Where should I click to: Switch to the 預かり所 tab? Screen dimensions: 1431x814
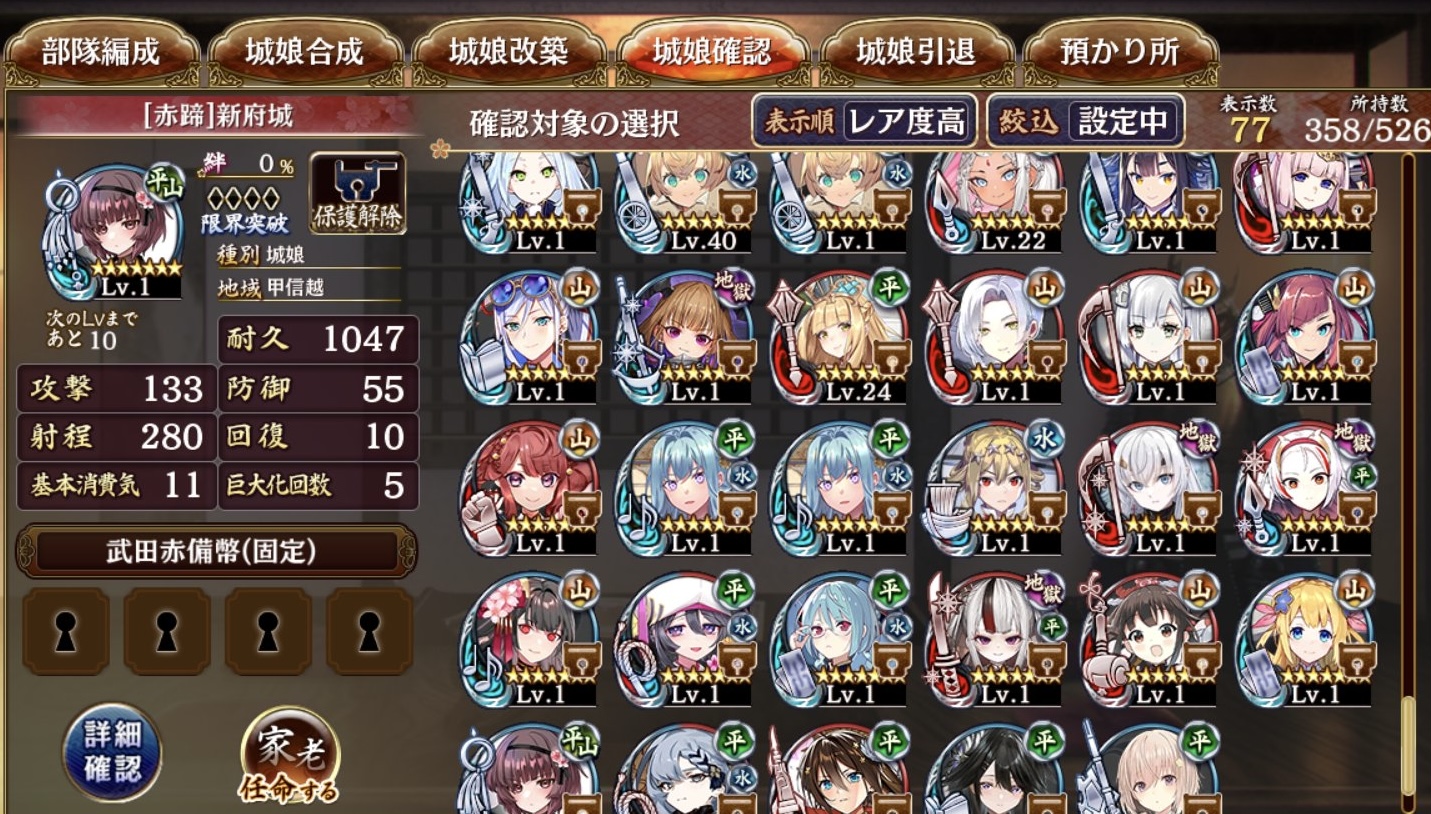(x=1120, y=52)
